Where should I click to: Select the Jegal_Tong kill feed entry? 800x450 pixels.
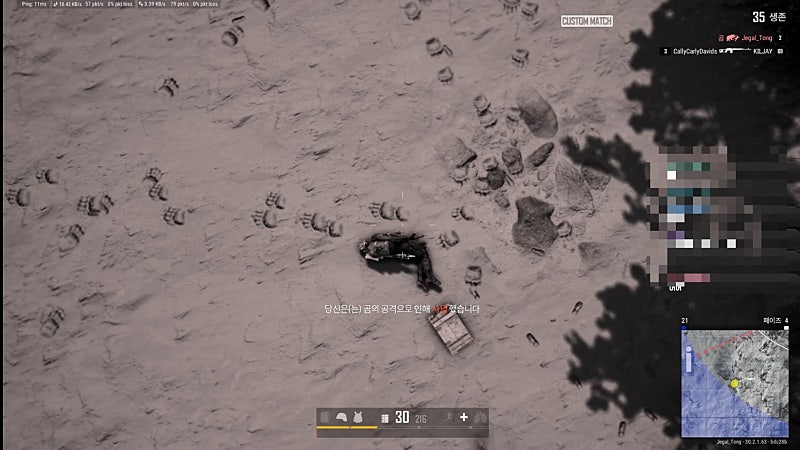pos(744,37)
